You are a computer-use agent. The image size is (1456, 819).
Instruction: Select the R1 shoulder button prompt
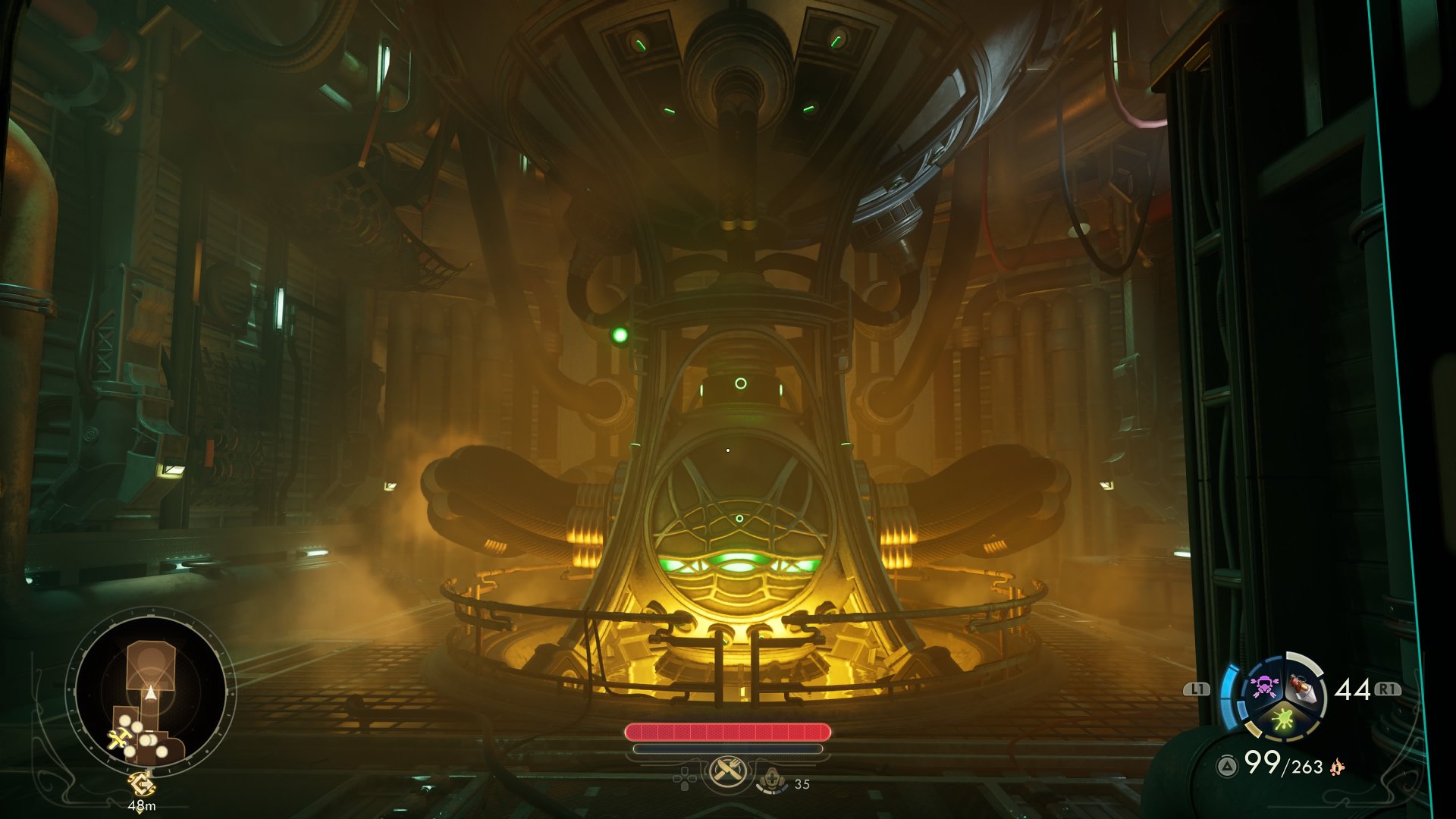click(x=1387, y=689)
